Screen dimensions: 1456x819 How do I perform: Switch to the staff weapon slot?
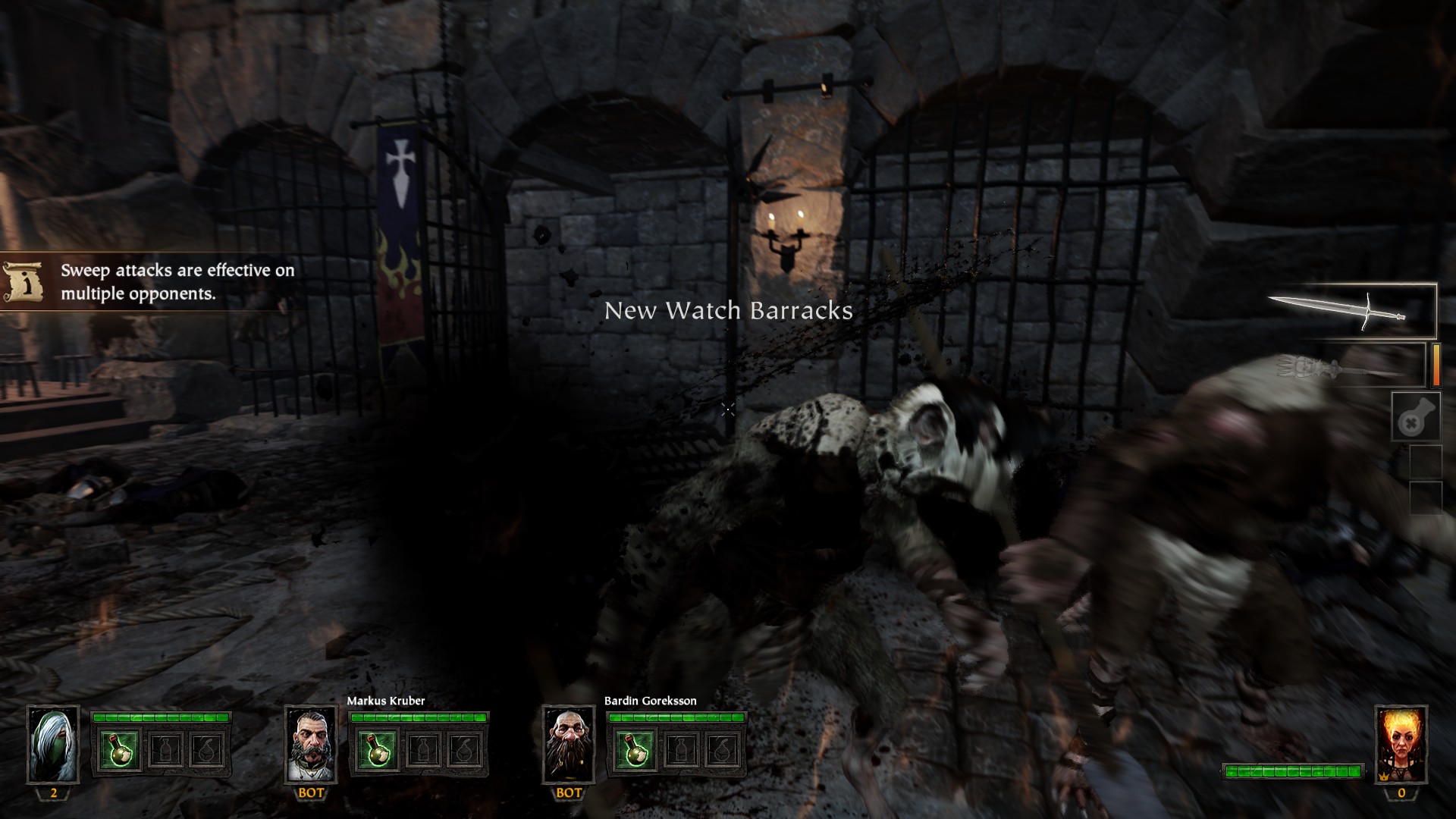1351,367
